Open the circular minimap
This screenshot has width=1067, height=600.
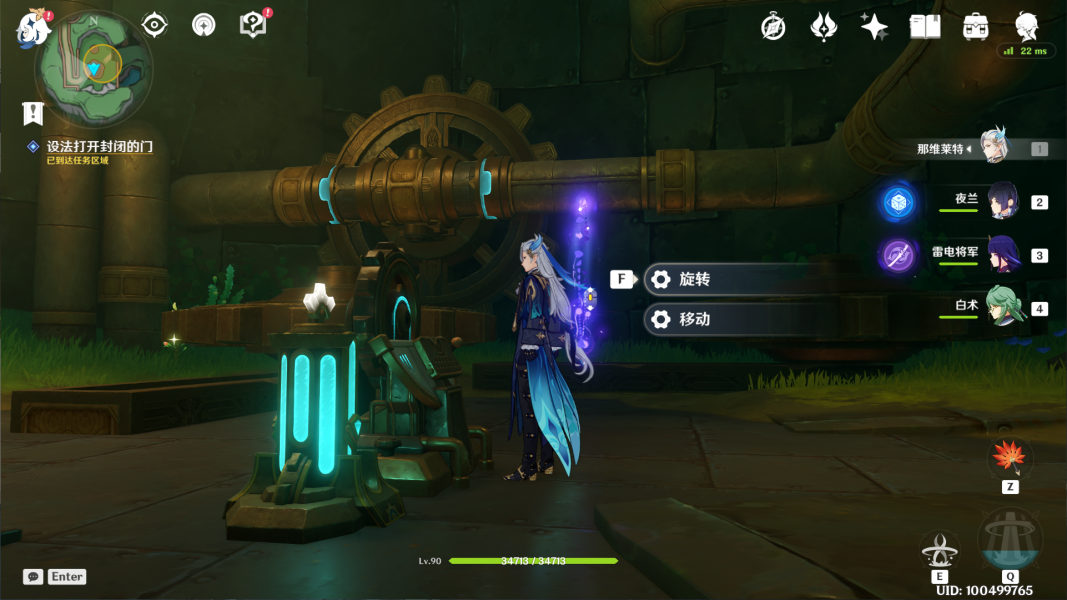point(93,64)
